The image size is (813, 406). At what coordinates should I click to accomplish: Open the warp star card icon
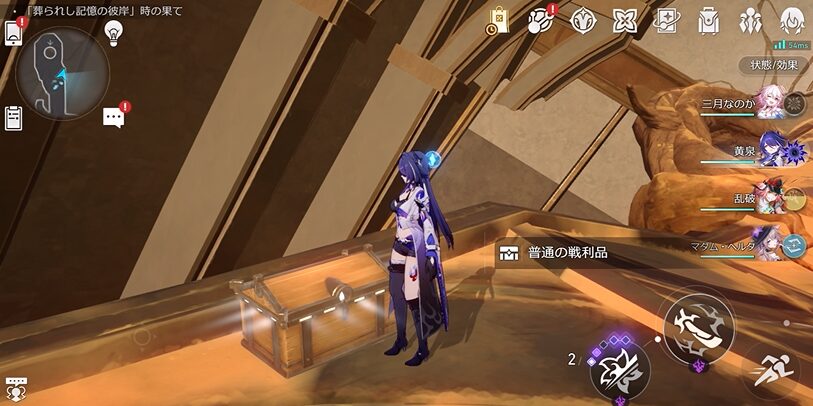coord(667,19)
